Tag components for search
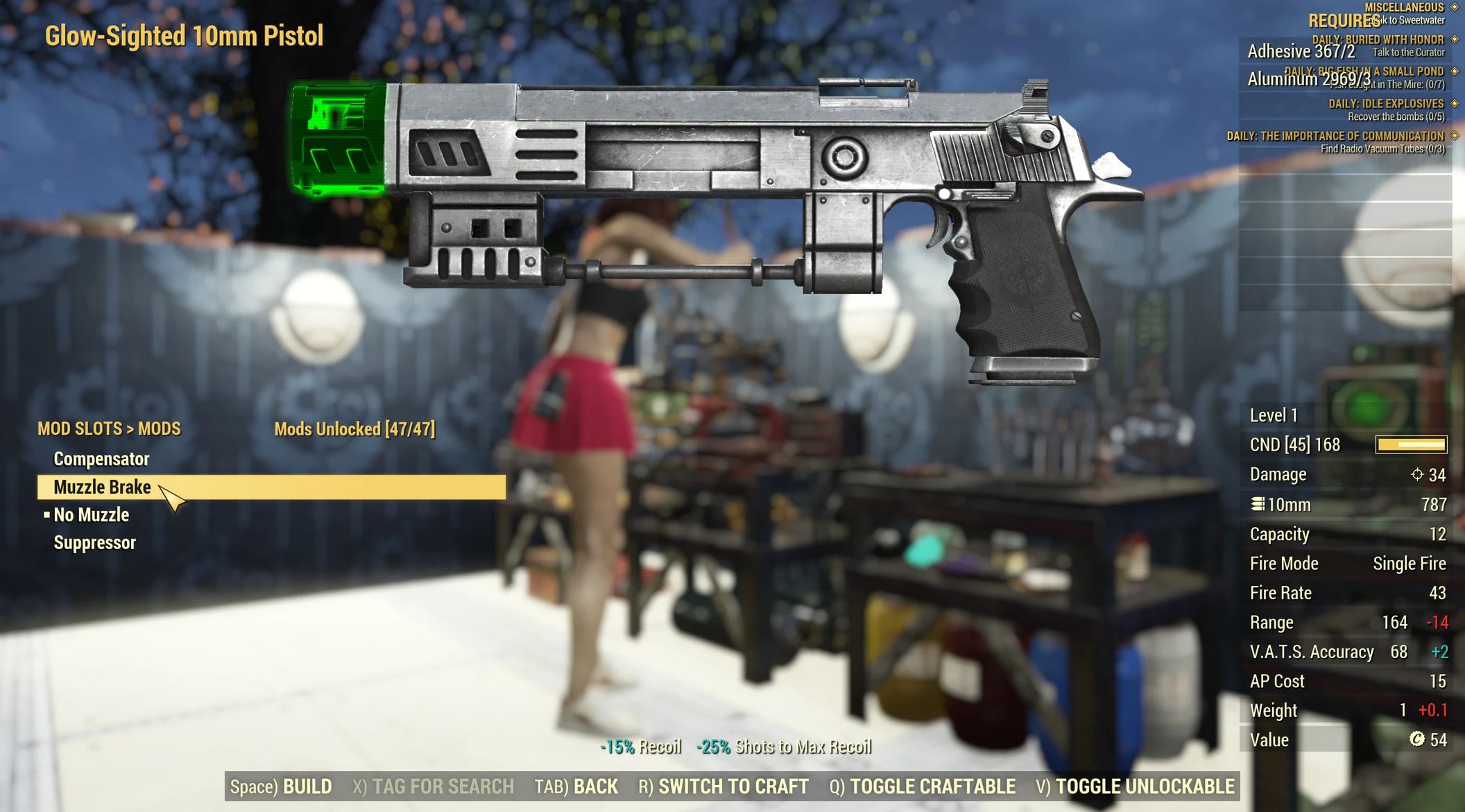 tap(433, 786)
